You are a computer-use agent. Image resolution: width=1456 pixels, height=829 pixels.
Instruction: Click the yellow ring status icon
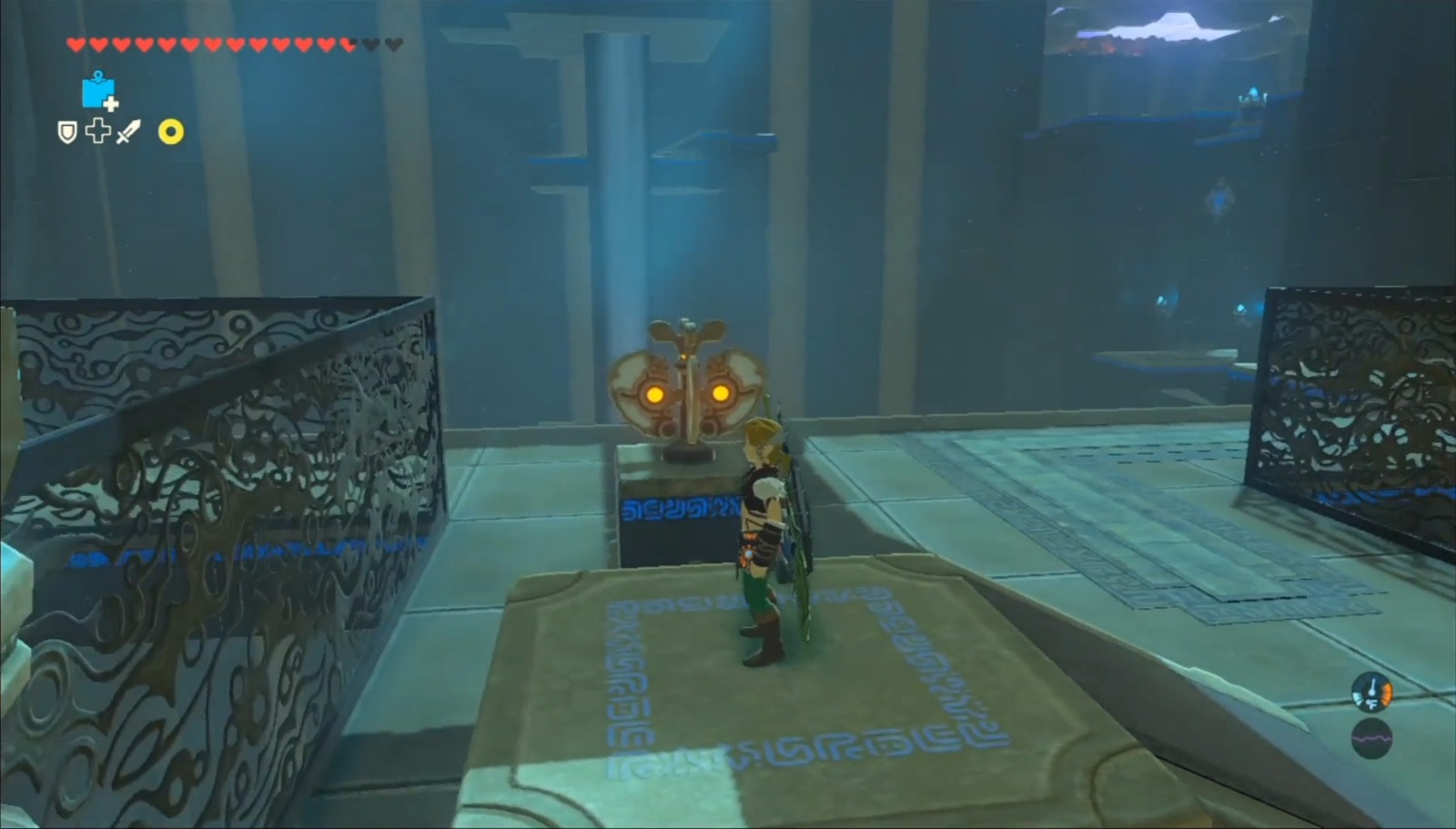(x=171, y=133)
